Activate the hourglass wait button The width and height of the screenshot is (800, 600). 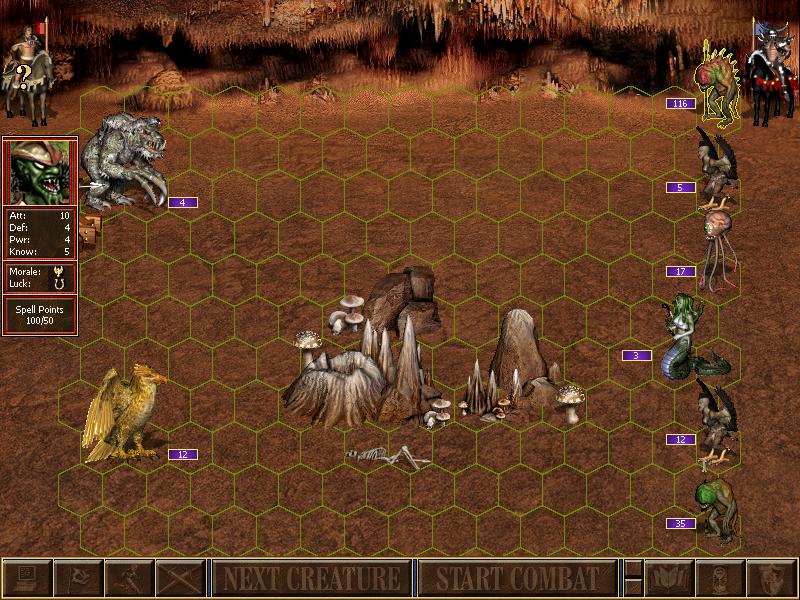tap(719, 578)
